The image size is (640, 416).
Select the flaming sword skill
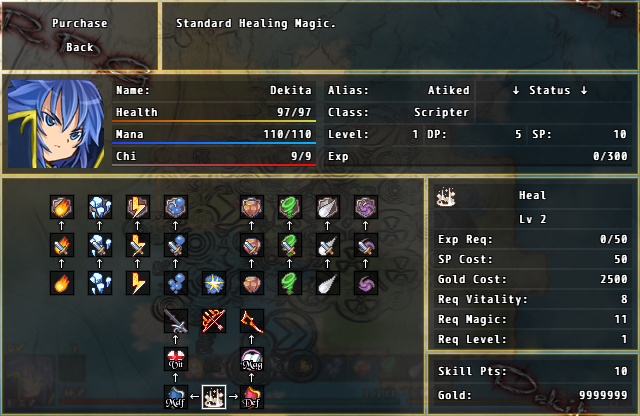(63, 245)
